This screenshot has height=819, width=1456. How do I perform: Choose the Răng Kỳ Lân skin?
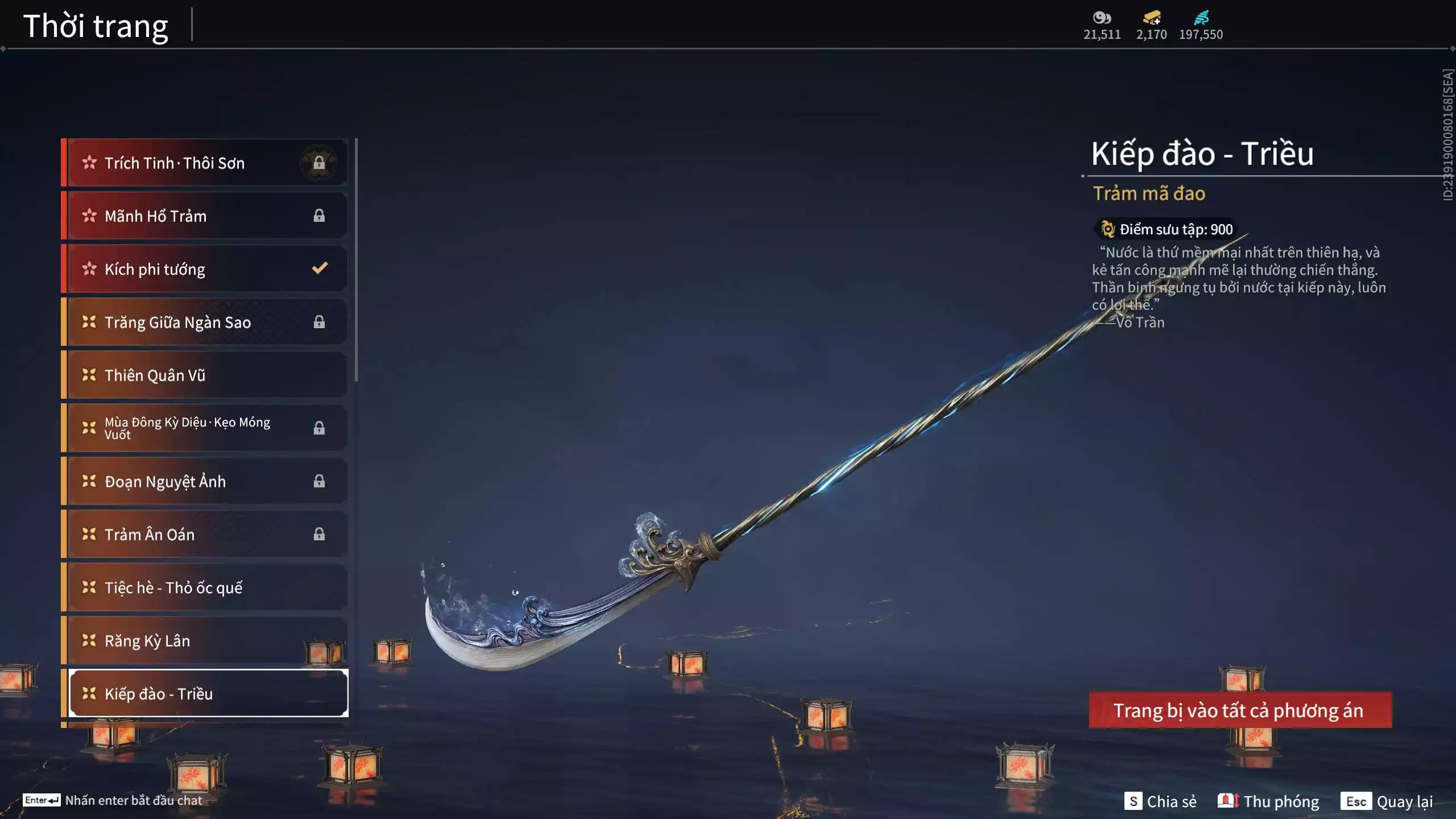205,641
